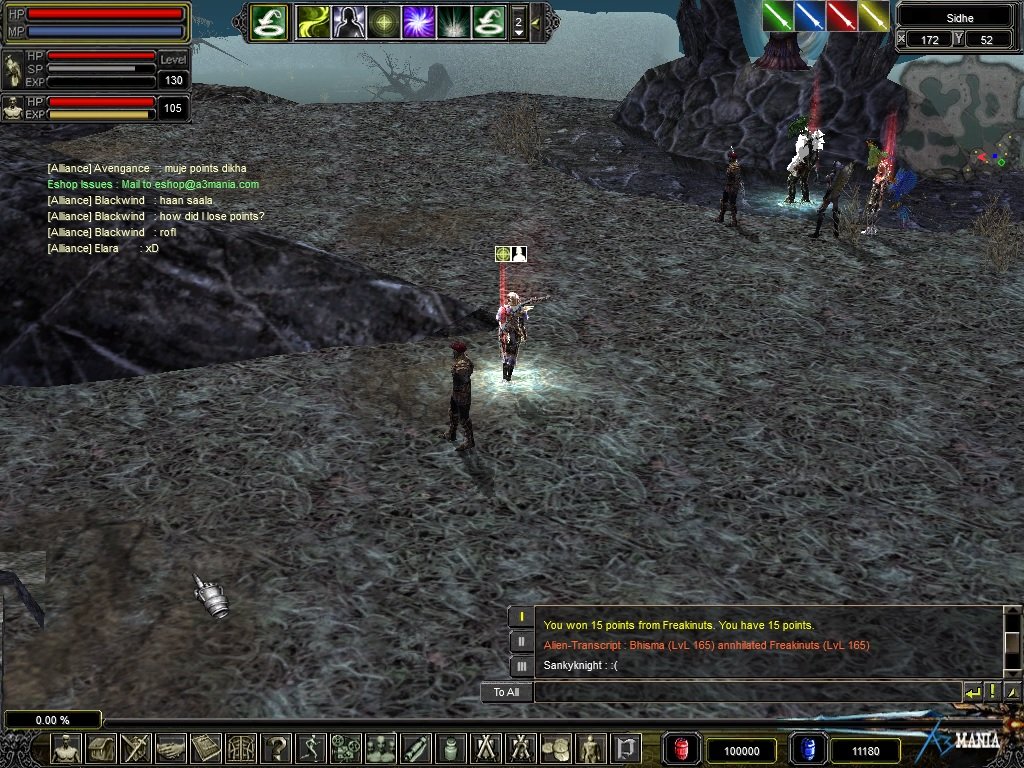Switch to chat tab I
The width and height of the screenshot is (1024, 768).
click(x=521, y=617)
